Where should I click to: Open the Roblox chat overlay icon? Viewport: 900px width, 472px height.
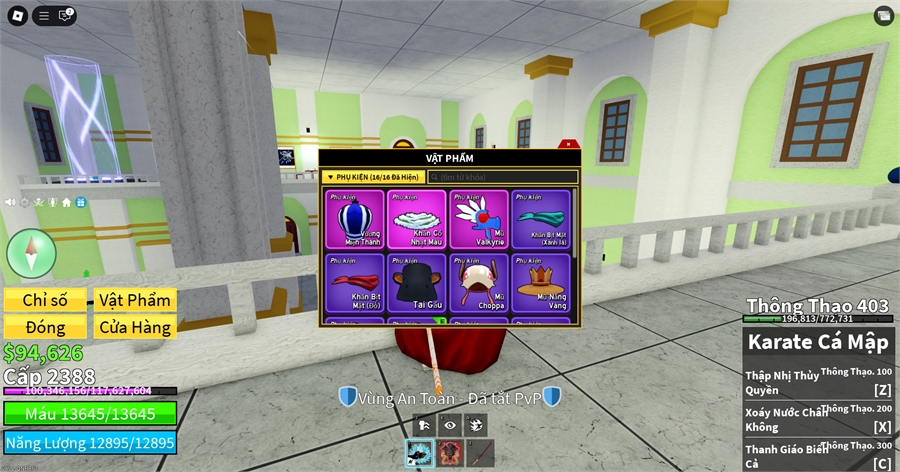tap(67, 15)
